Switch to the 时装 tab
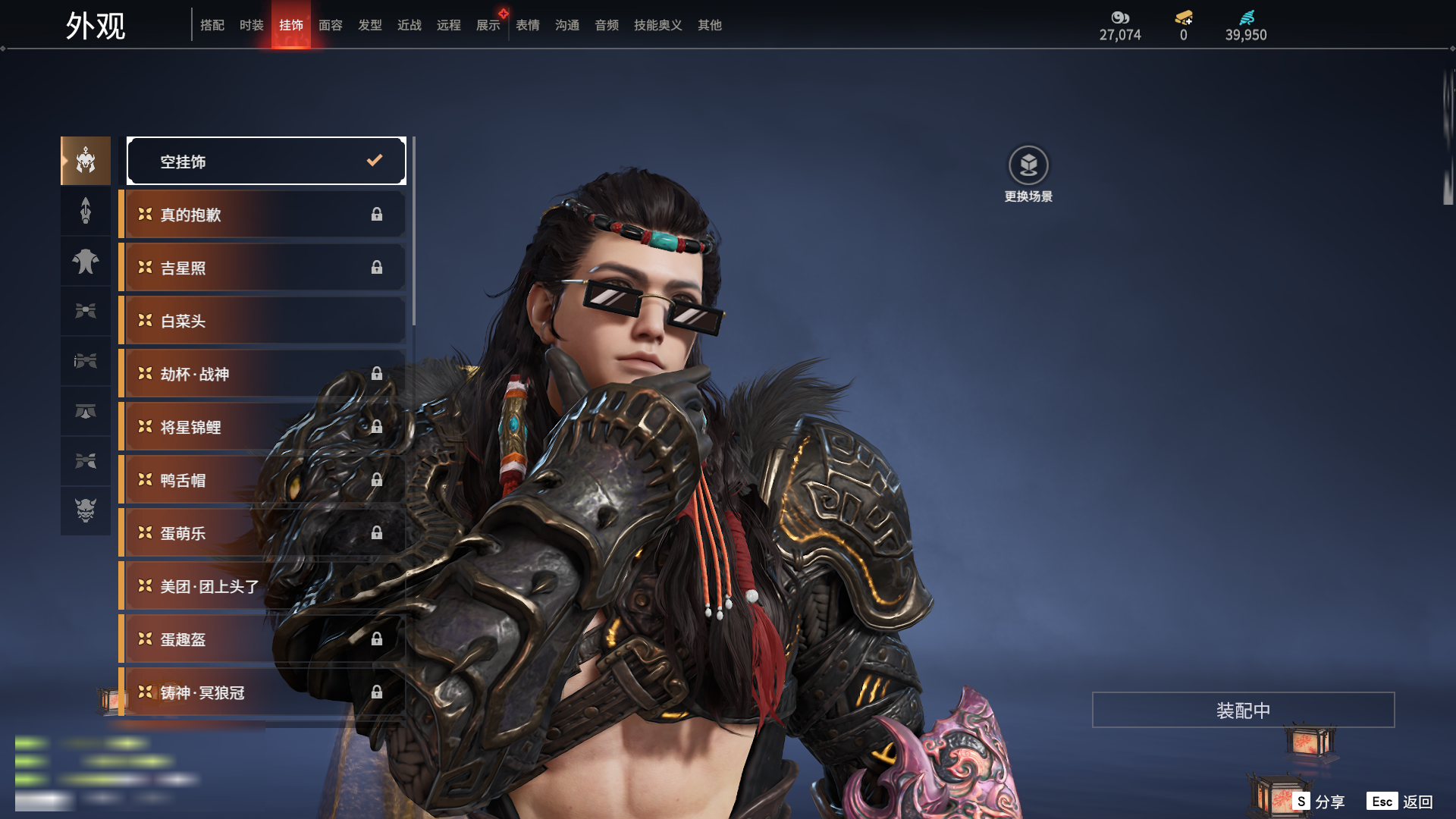1456x819 pixels. tap(251, 25)
